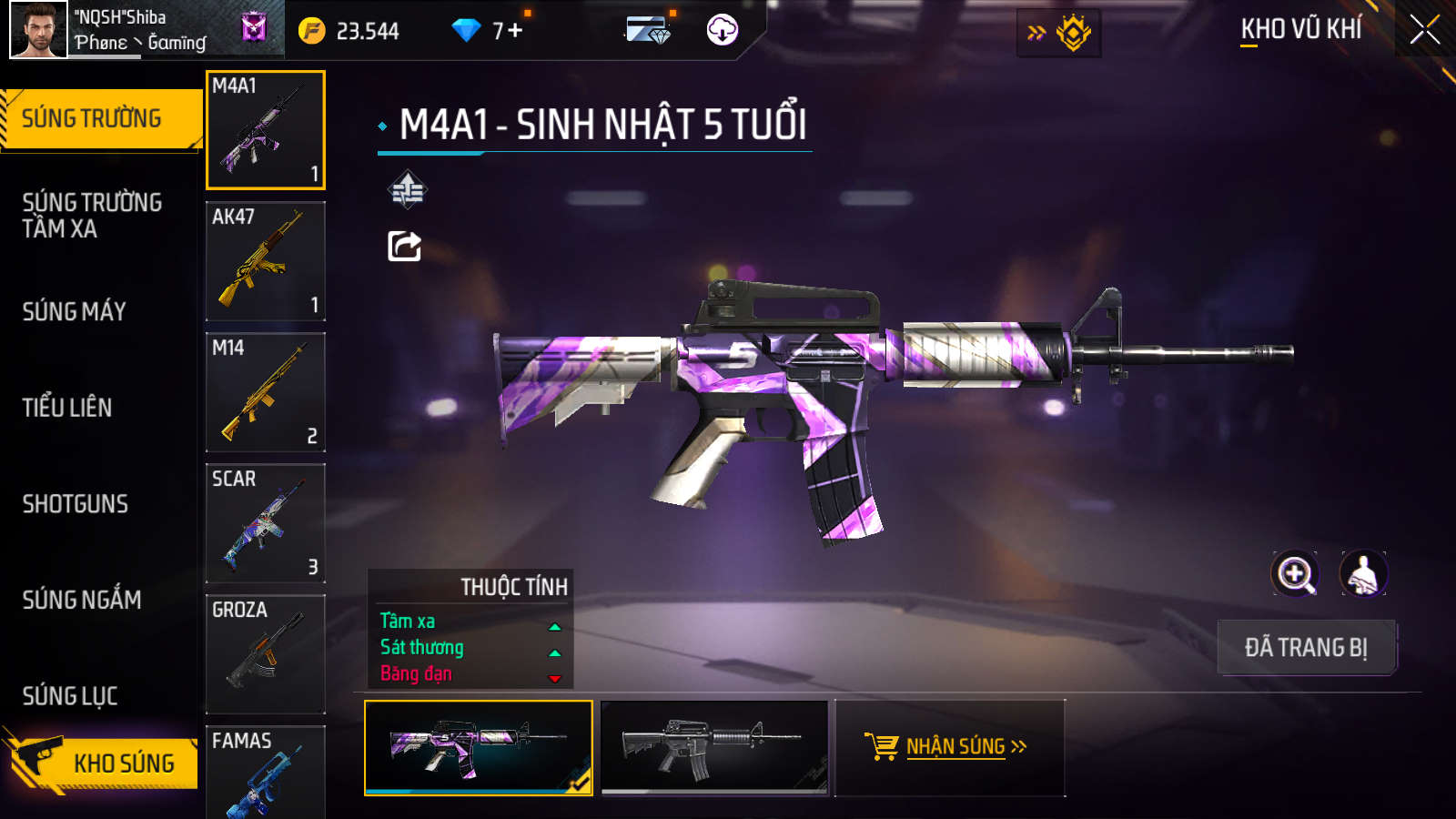Show the Shotguns category
Image resolution: width=1456 pixels, height=819 pixels.
tap(76, 504)
